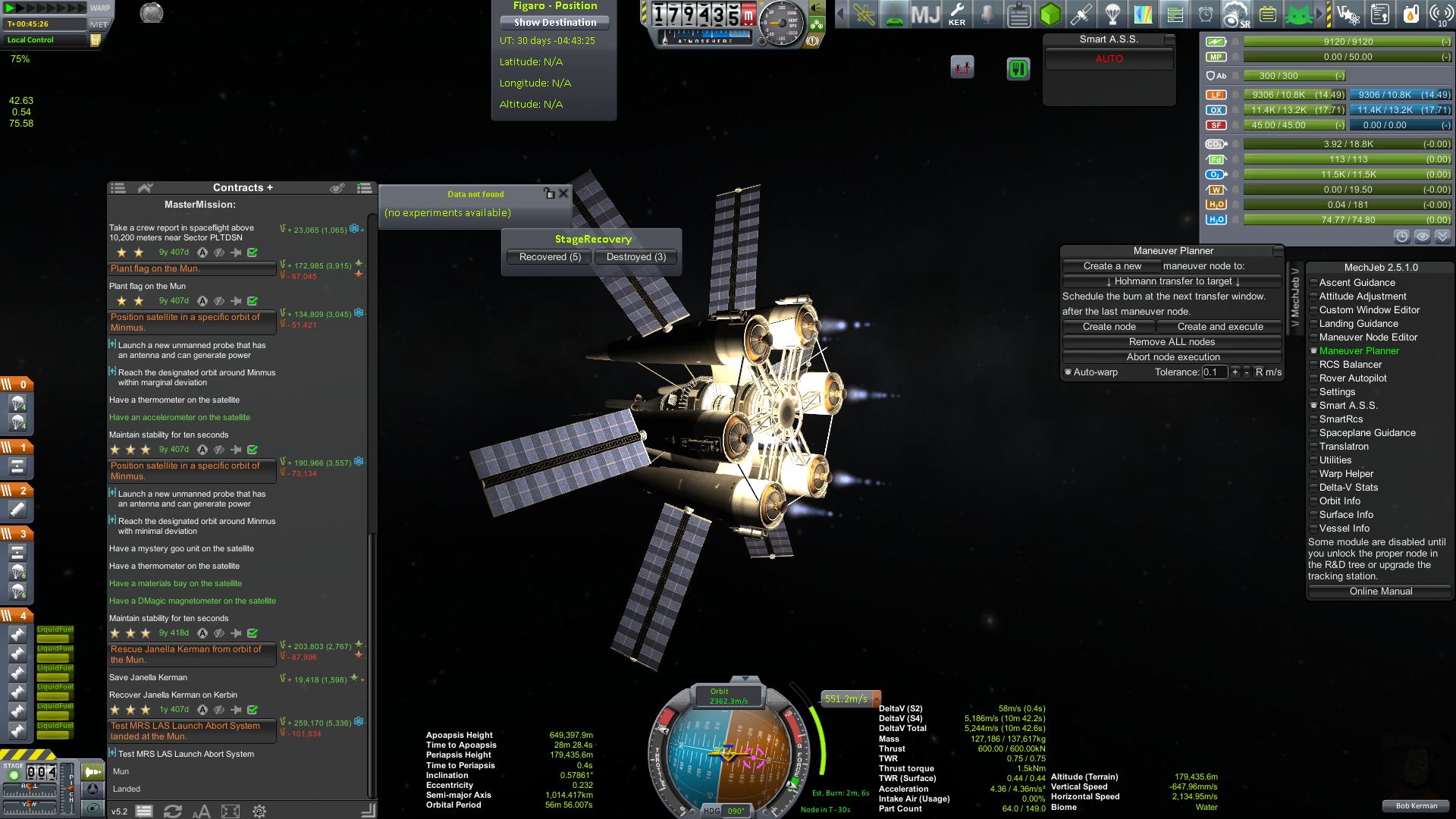Open MechJeb Ascent Guidance

(1357, 283)
